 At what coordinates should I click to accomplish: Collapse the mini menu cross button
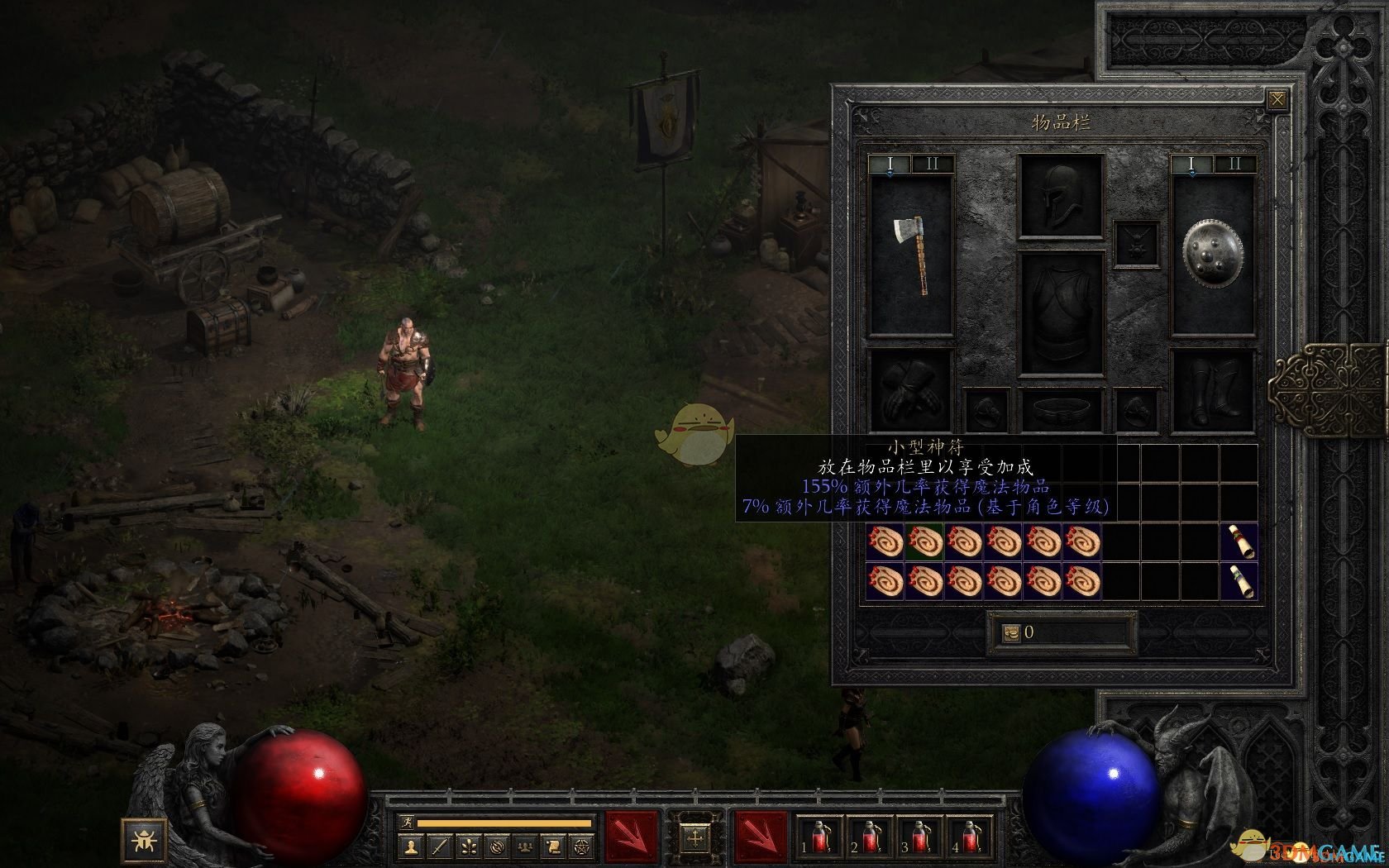click(x=695, y=838)
